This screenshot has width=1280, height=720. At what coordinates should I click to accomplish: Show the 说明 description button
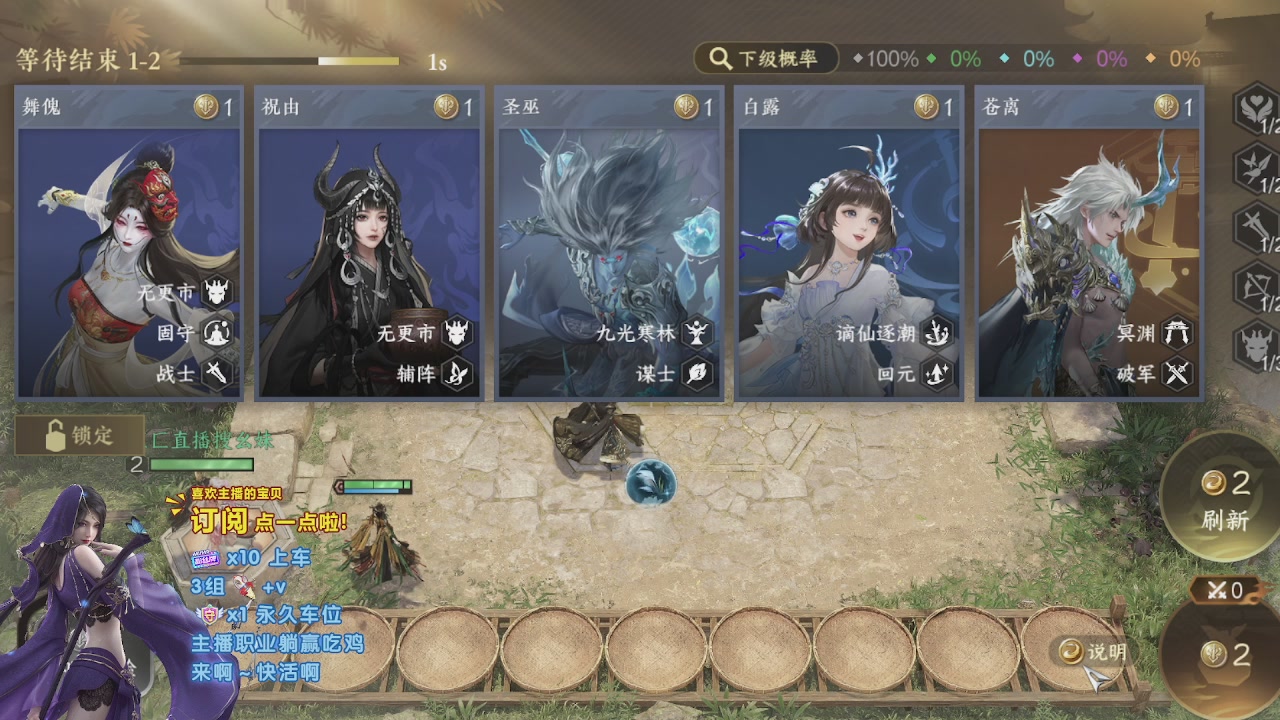point(1094,652)
